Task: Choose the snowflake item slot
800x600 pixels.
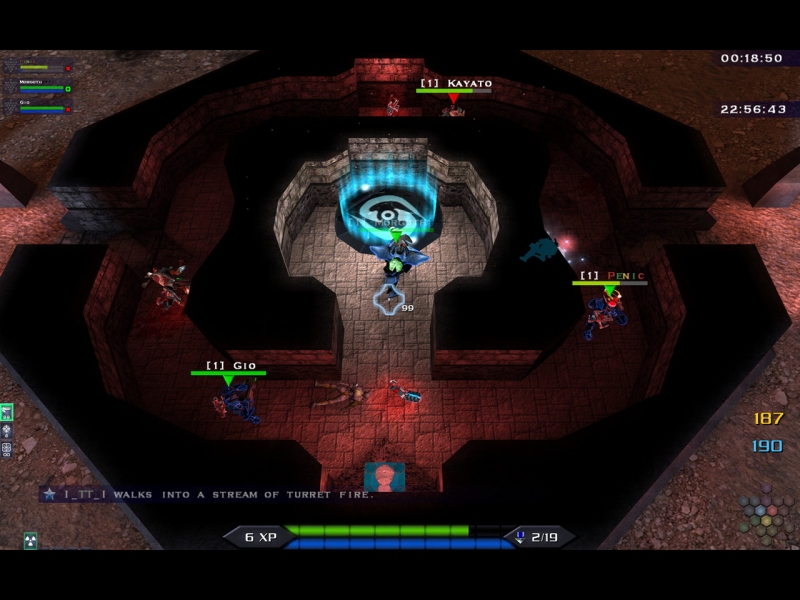Action: 6,431
